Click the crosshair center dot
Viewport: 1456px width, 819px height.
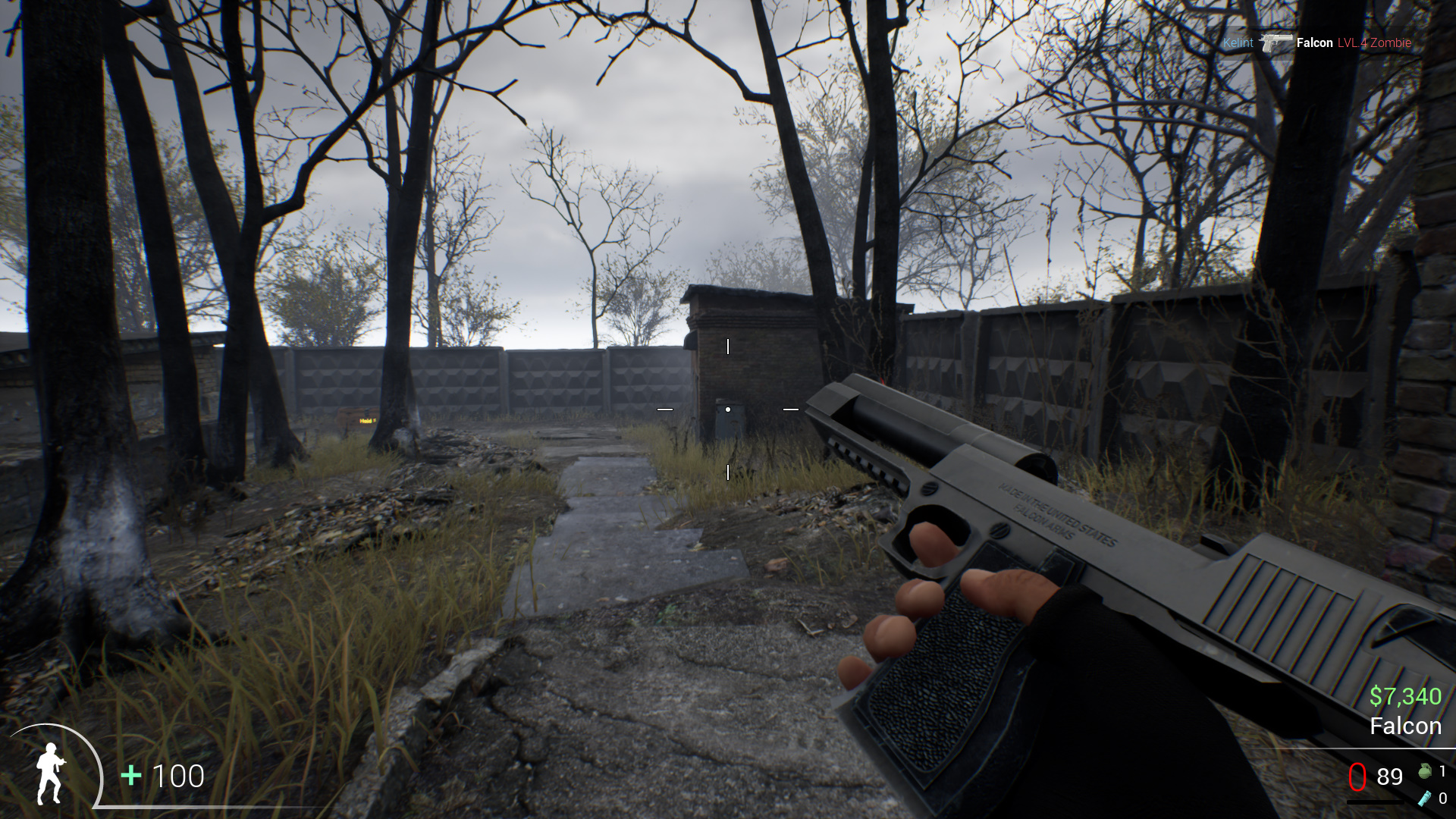[x=728, y=409]
